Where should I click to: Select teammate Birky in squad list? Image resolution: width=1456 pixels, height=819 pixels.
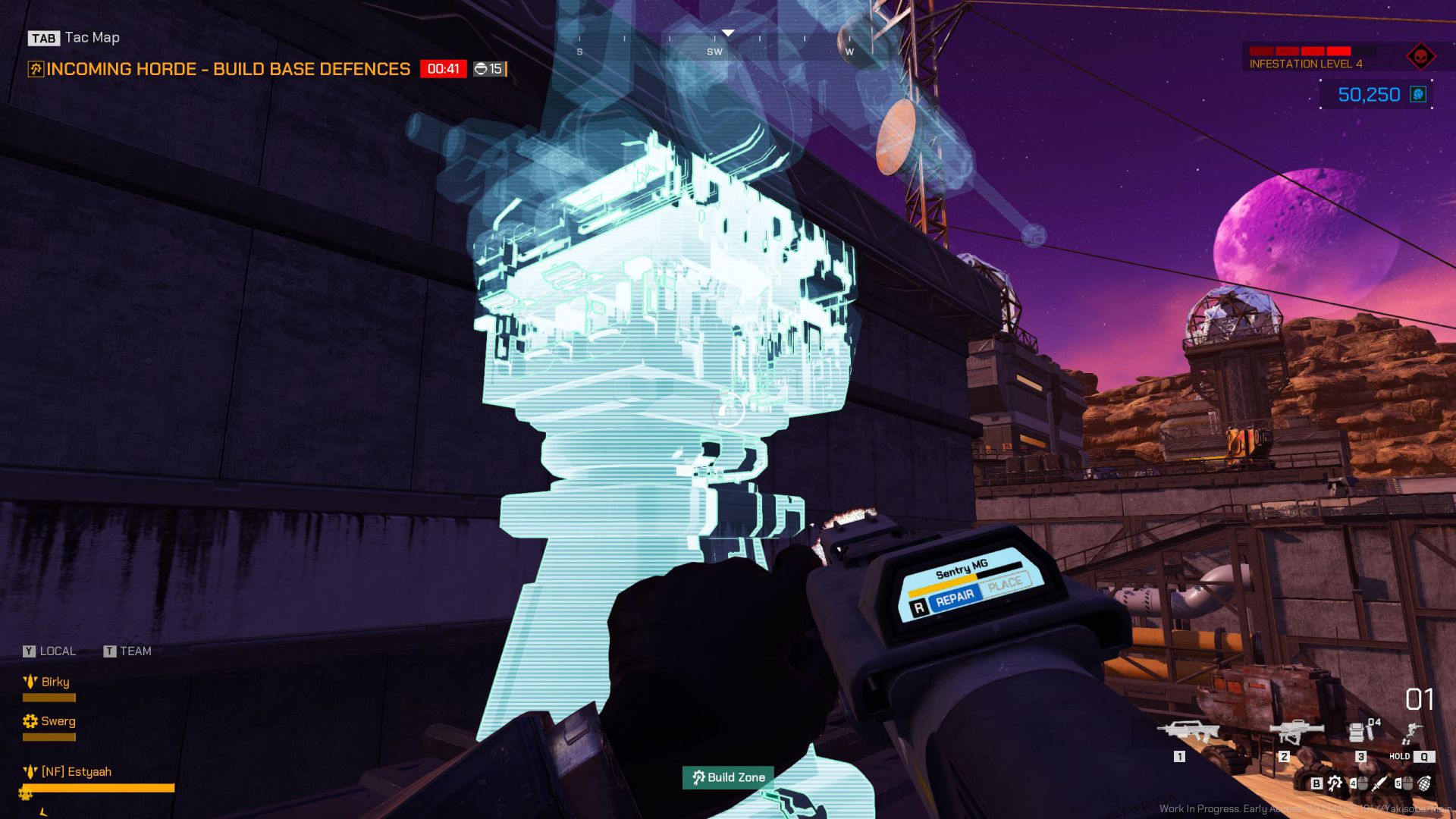[55, 682]
